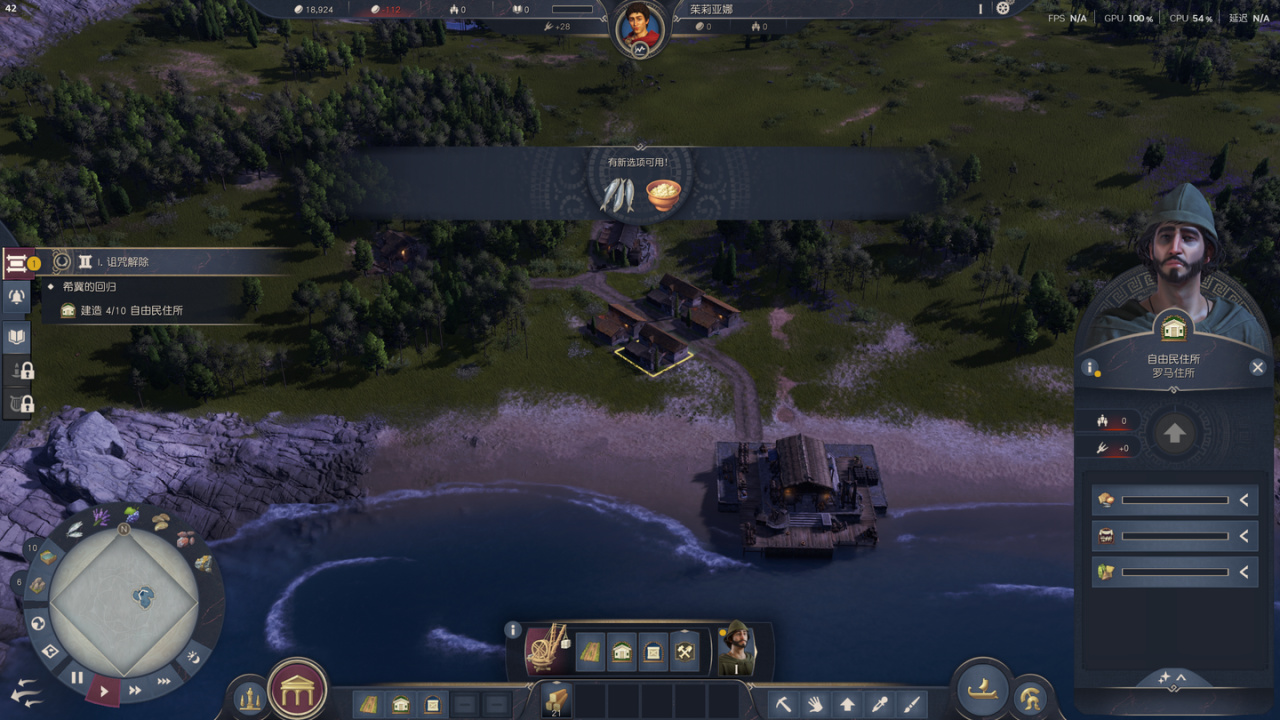Screen dimensions: 1280x720
Task: Pause the game speed
Action: coord(77,678)
